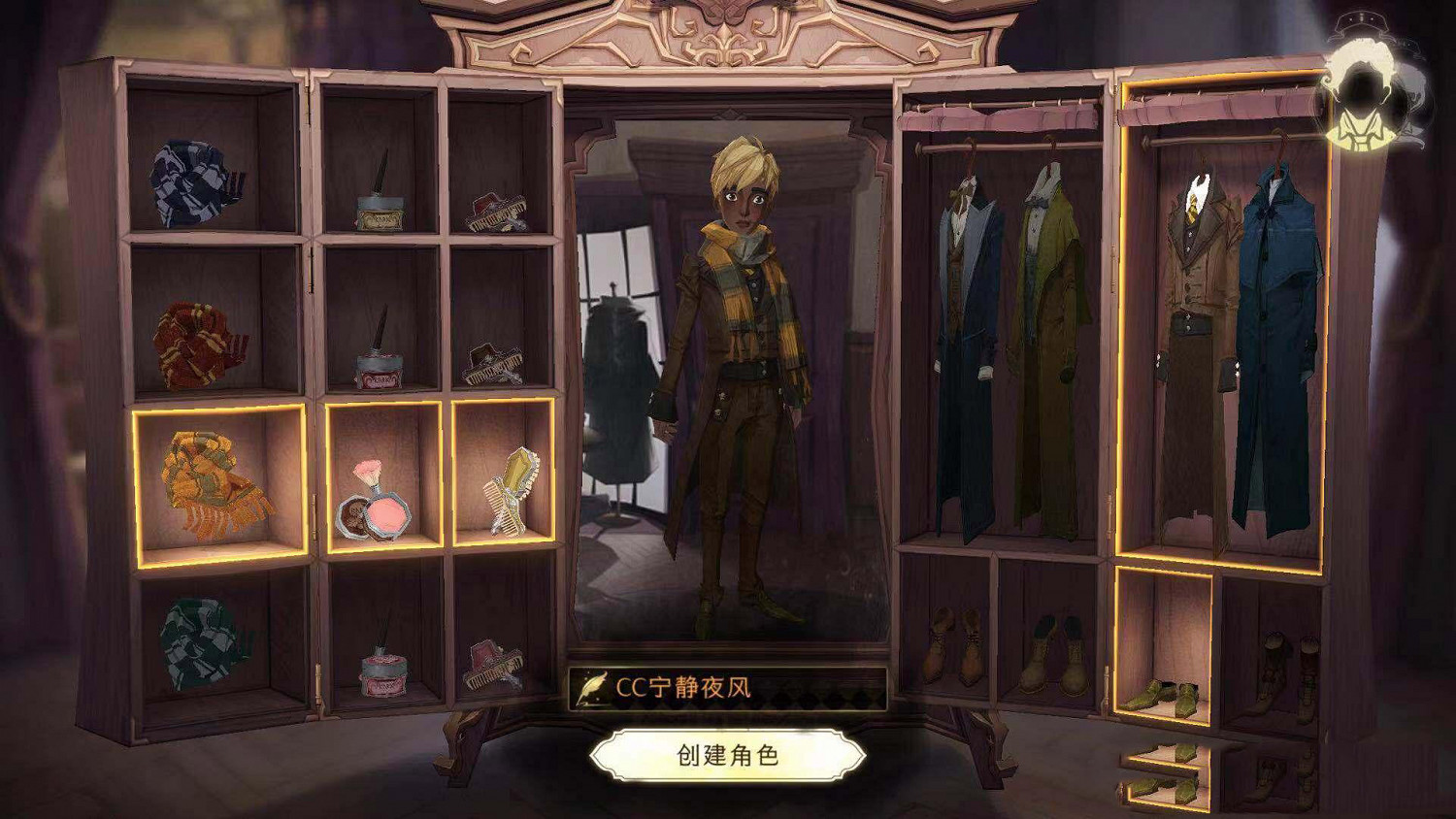Open the character silhouette avatar in top-right corner
Viewport: 1456px width, 819px height.
click(x=1363, y=78)
